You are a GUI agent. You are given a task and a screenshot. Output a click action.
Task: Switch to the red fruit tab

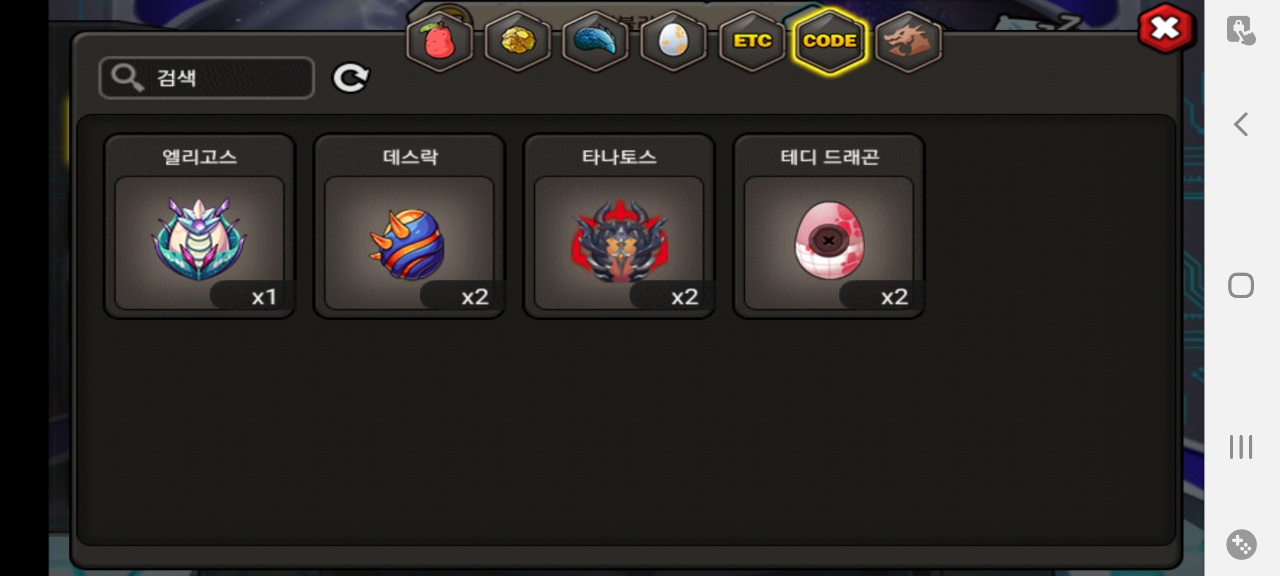pos(440,41)
